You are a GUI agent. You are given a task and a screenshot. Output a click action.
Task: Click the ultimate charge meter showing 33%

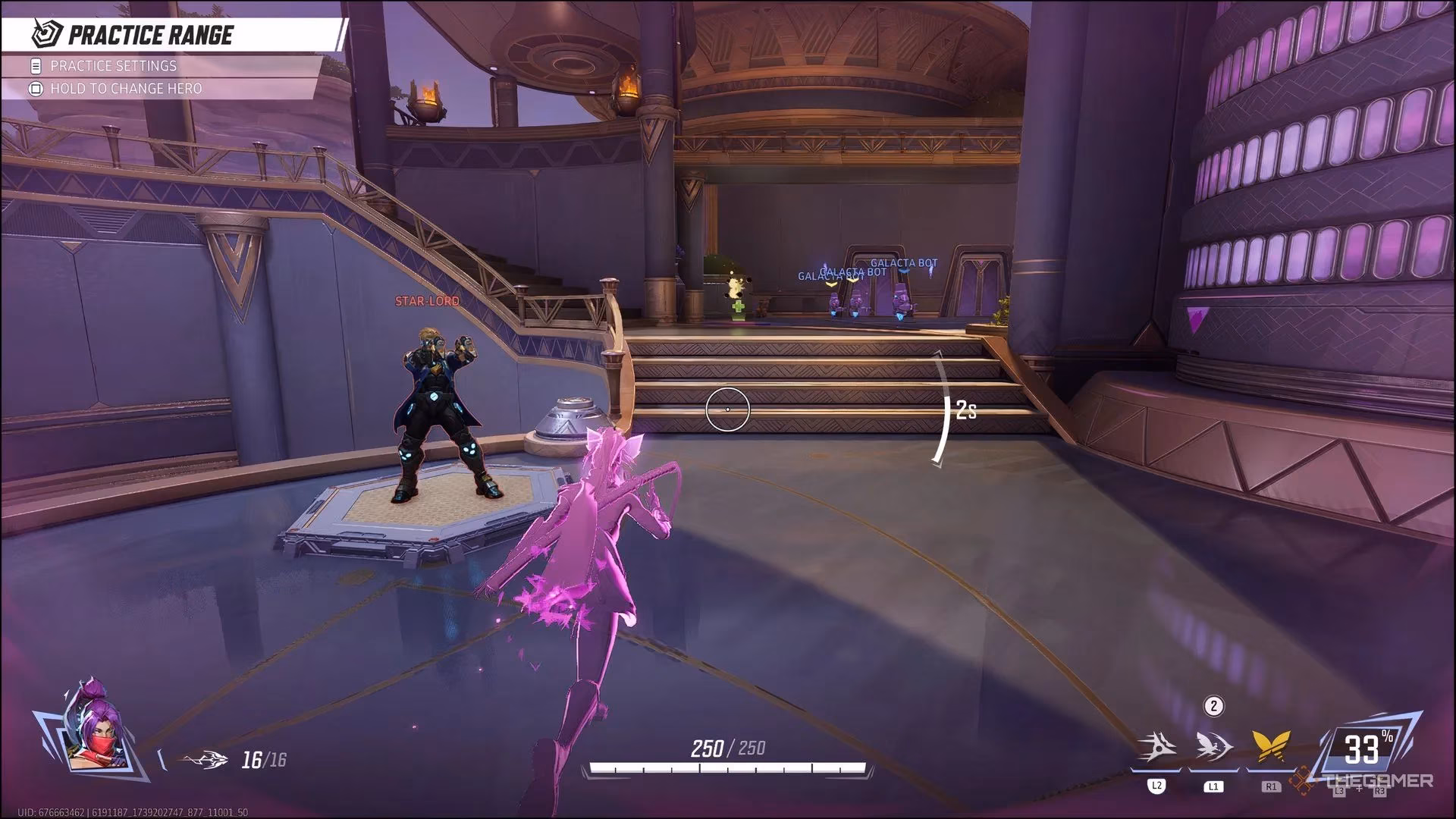coord(1363,749)
